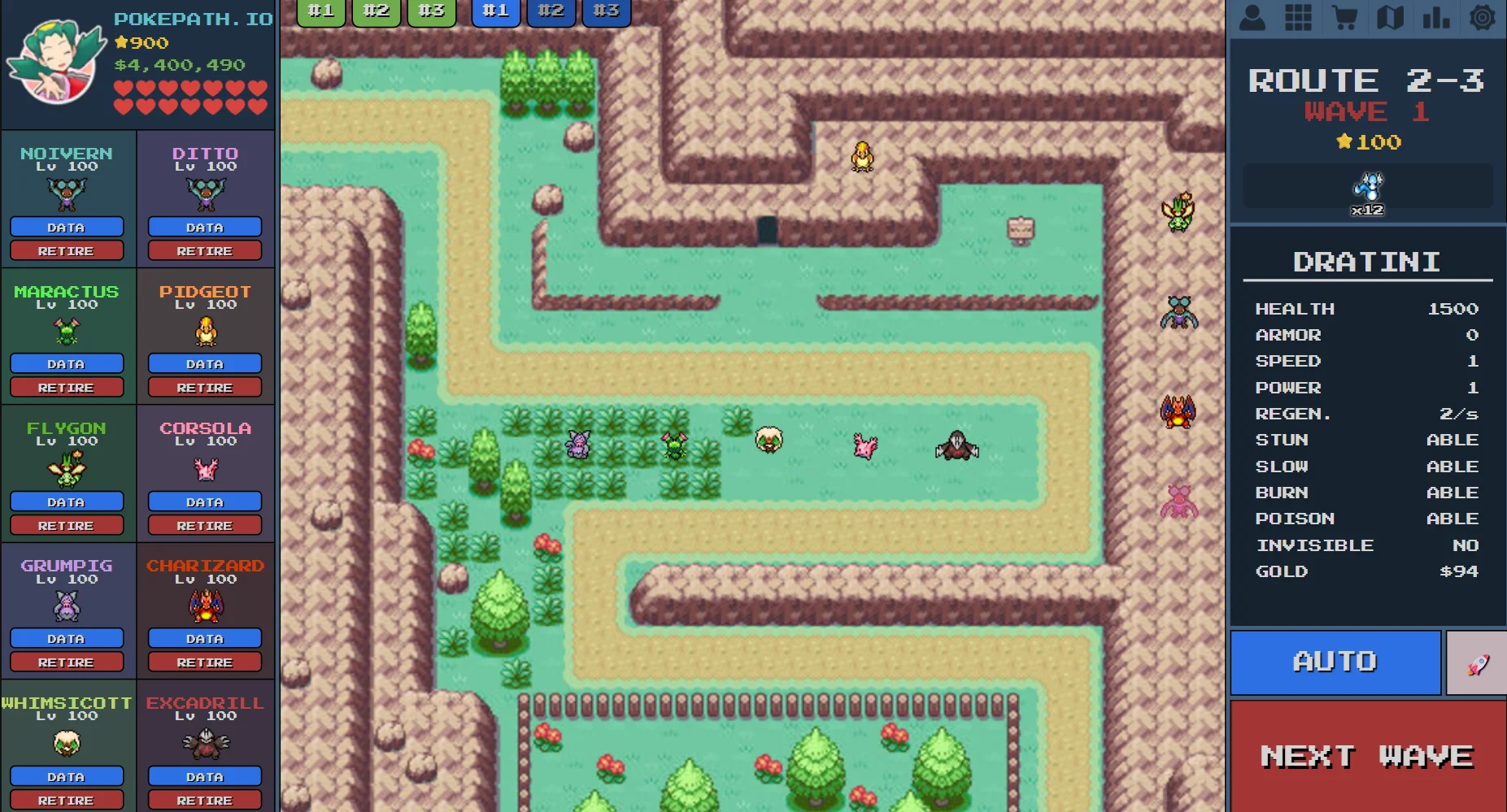The width and height of the screenshot is (1507, 812).
Task: Open DATA for Flygon
Action: tap(68, 502)
